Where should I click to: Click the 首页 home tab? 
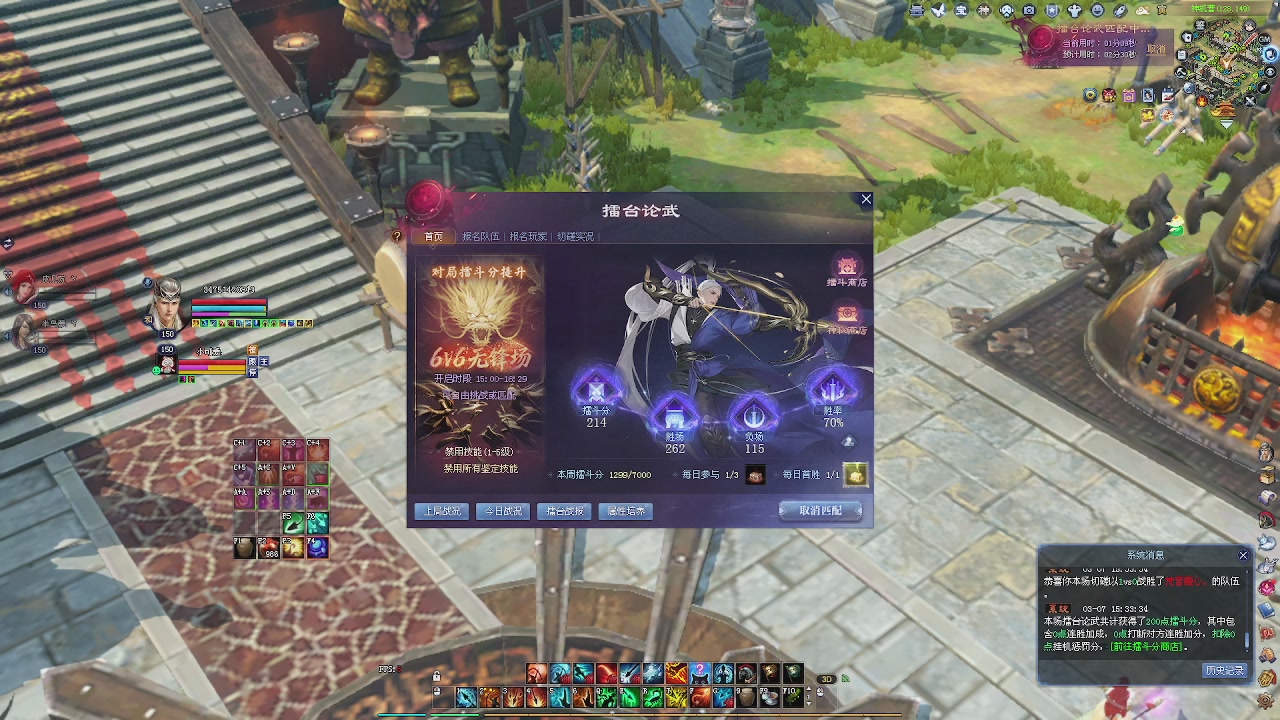(x=433, y=237)
